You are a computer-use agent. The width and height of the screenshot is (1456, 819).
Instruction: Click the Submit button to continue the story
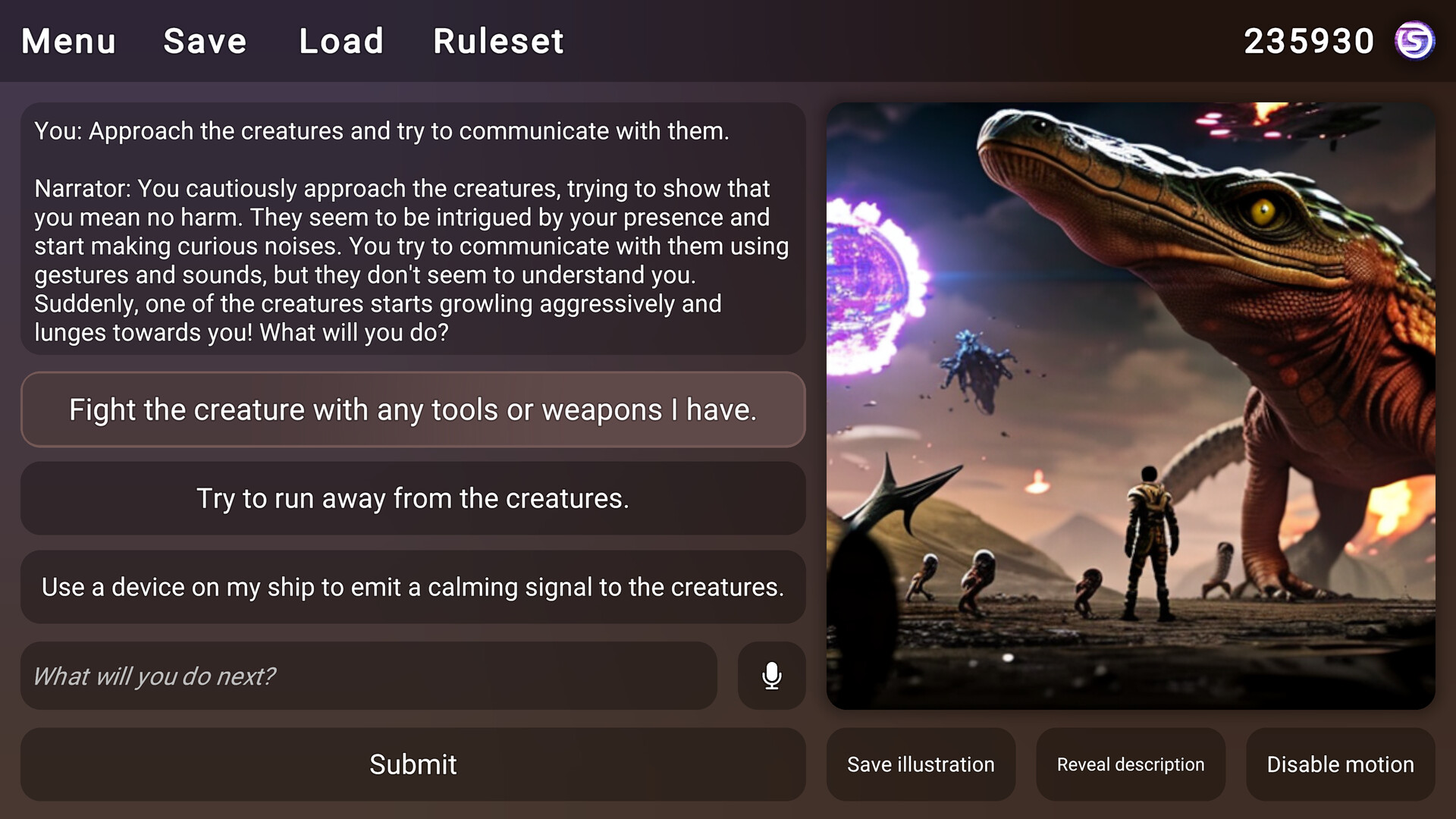413,764
